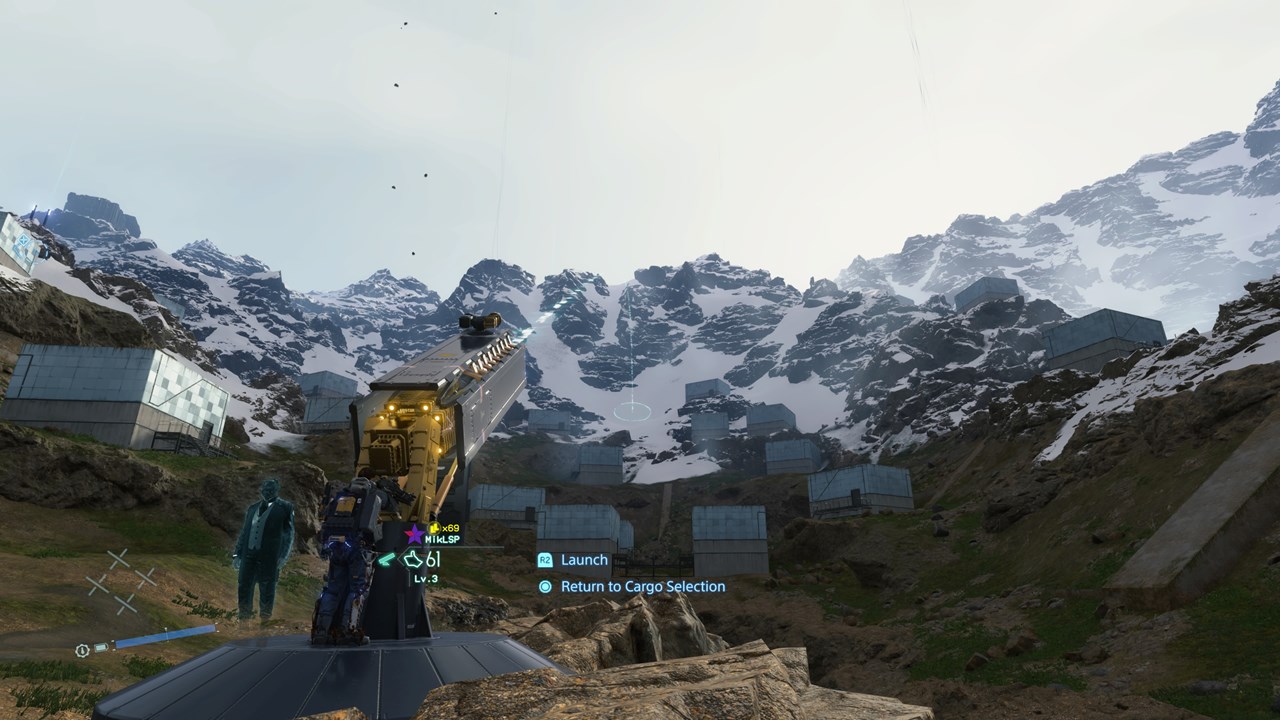Choose Return to Cargo Selection
Screen dimensions: 1280x720
(642, 587)
